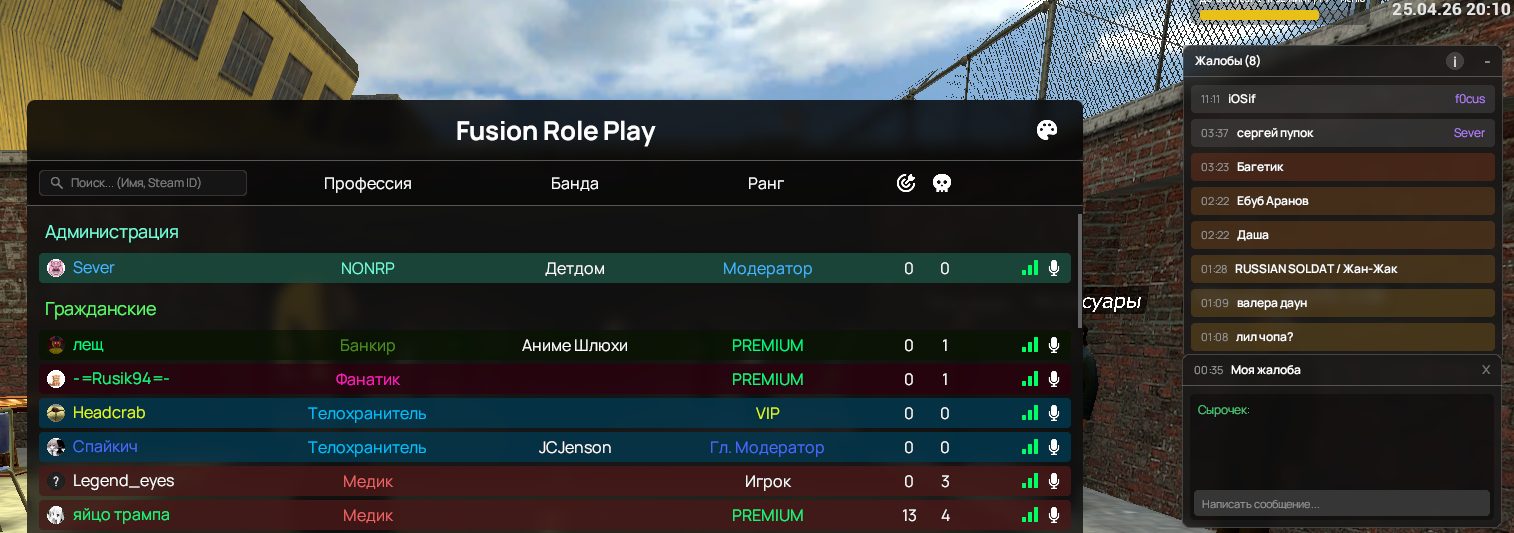Select player Sever in the Administration list
Viewport: 1514px width, 533px height.
tap(94, 268)
